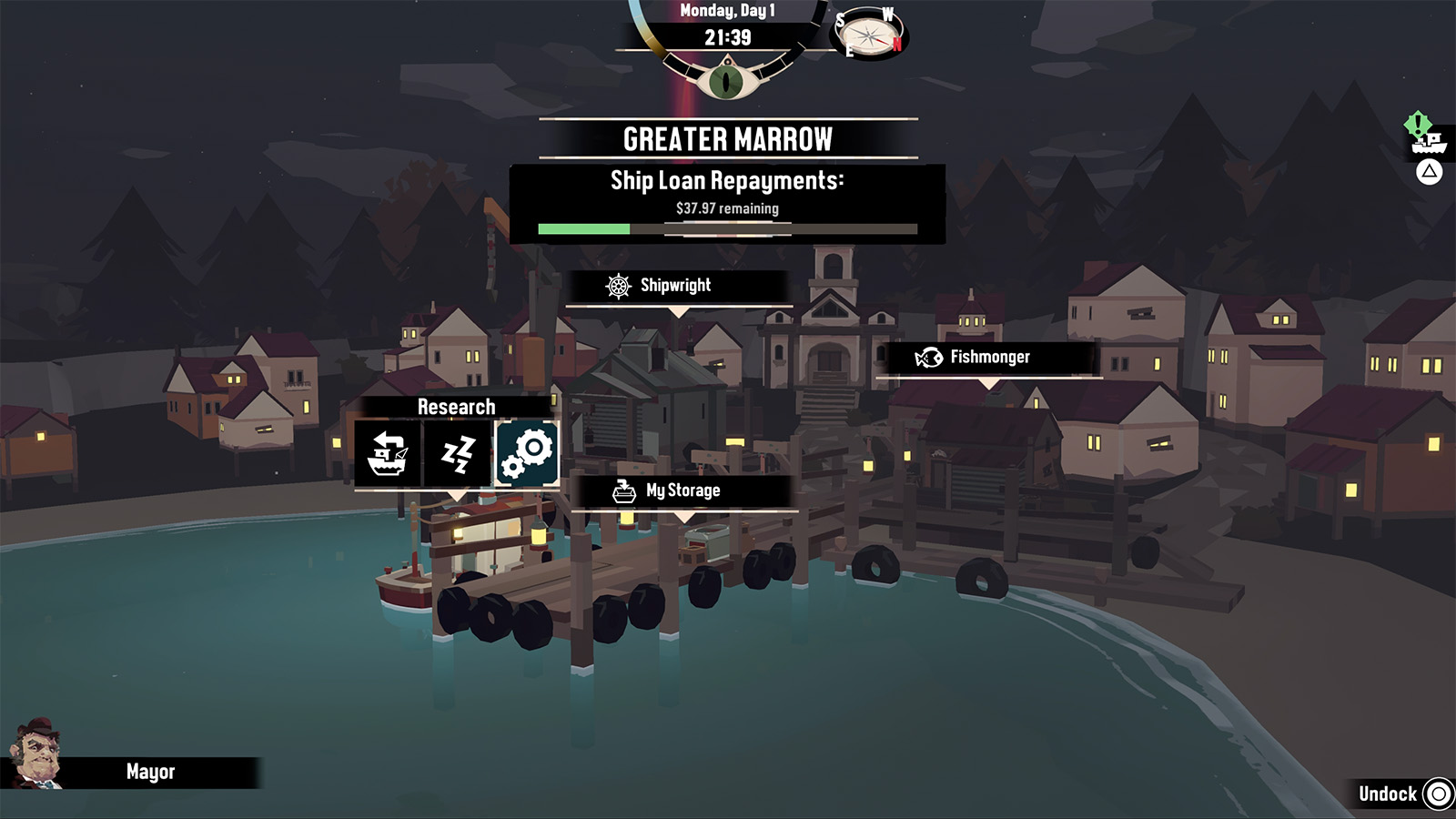Open My Storage crate icon

point(622,490)
